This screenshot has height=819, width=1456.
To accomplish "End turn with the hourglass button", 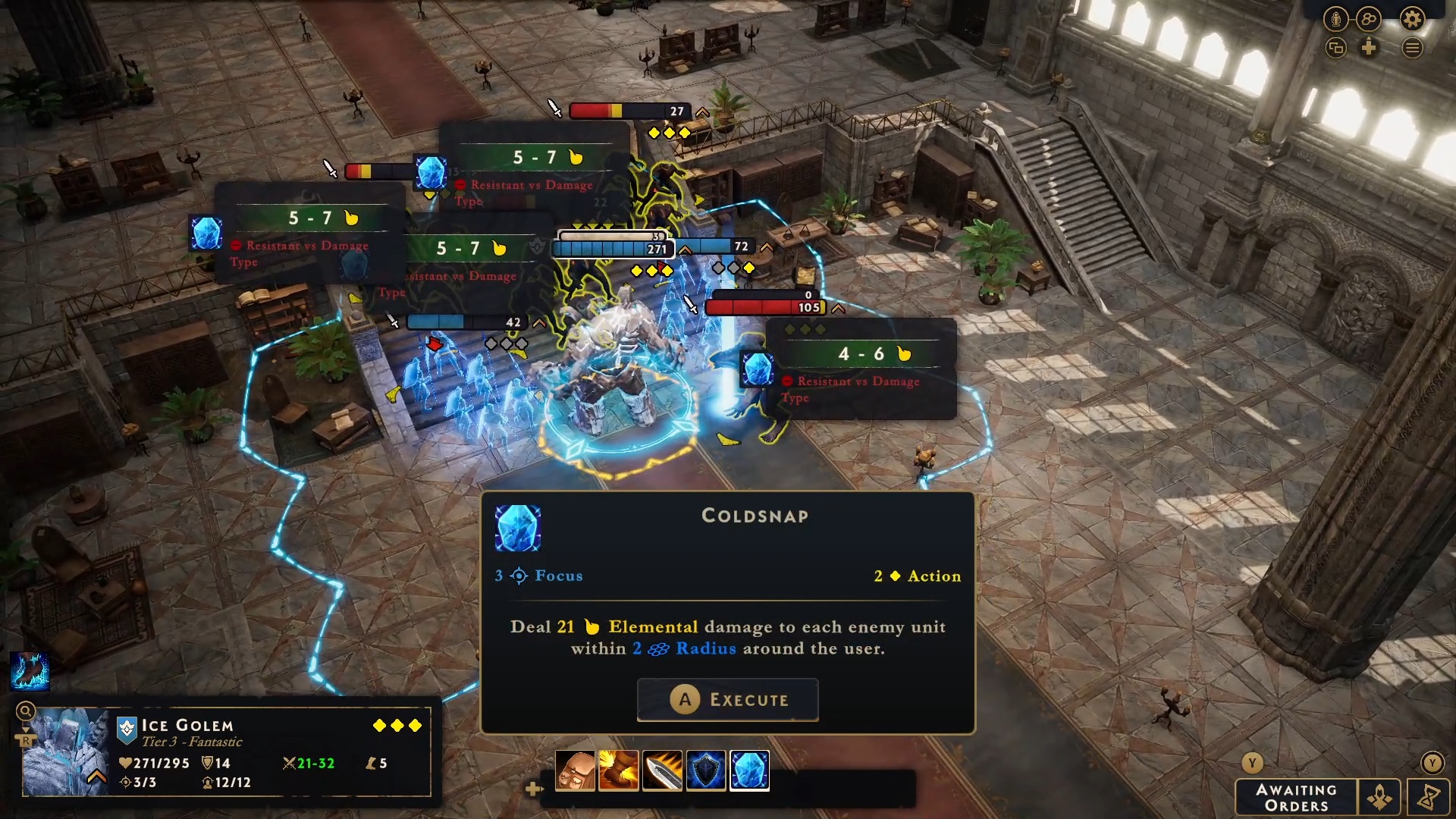I will click(x=1429, y=798).
